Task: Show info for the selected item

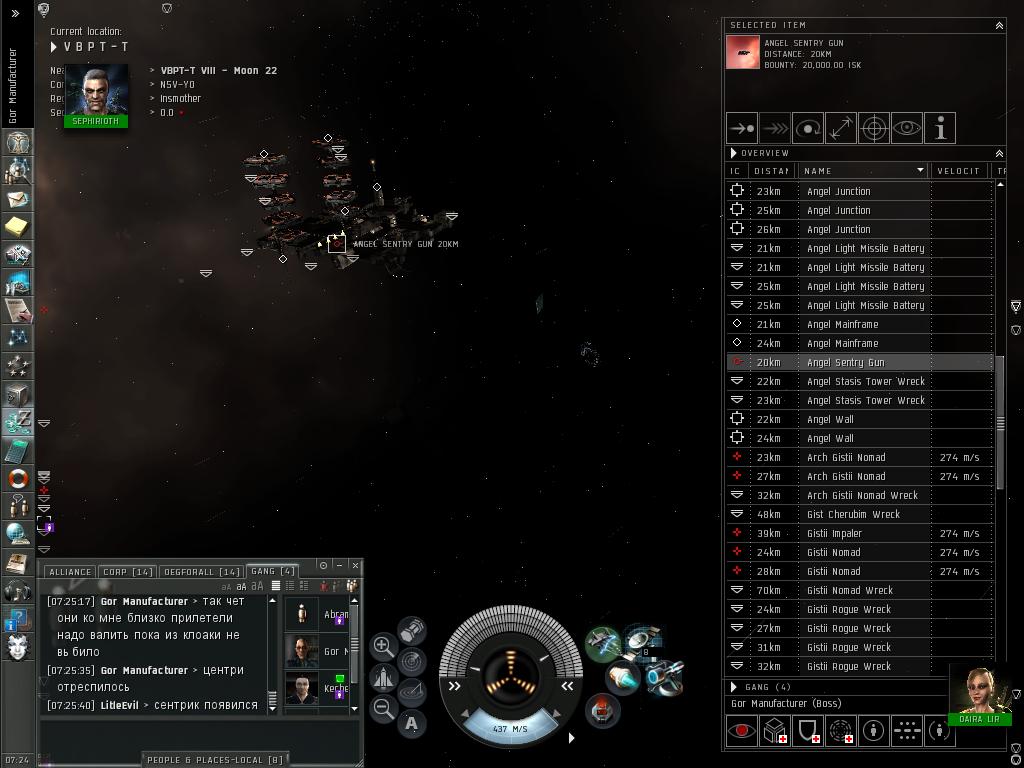Action: click(x=940, y=128)
